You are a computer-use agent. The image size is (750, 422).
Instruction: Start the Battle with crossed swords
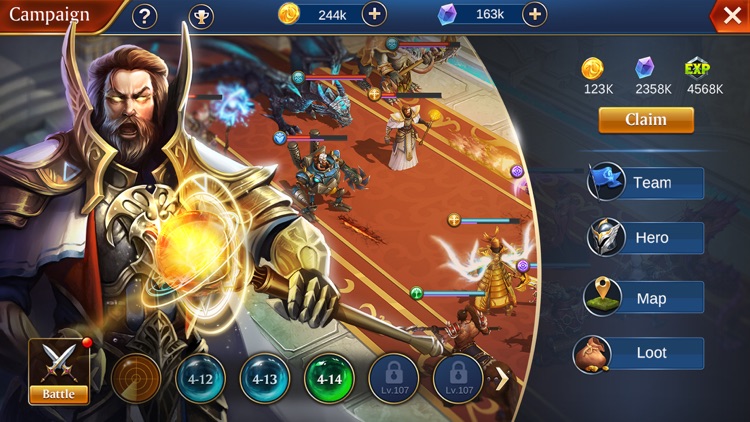[x=58, y=371]
